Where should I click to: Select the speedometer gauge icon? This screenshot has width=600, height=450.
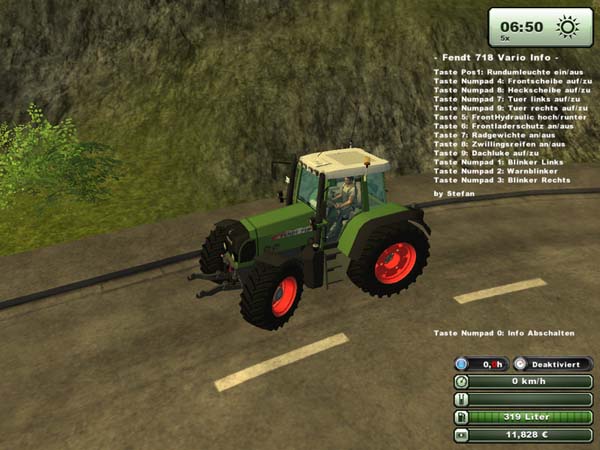(462, 382)
